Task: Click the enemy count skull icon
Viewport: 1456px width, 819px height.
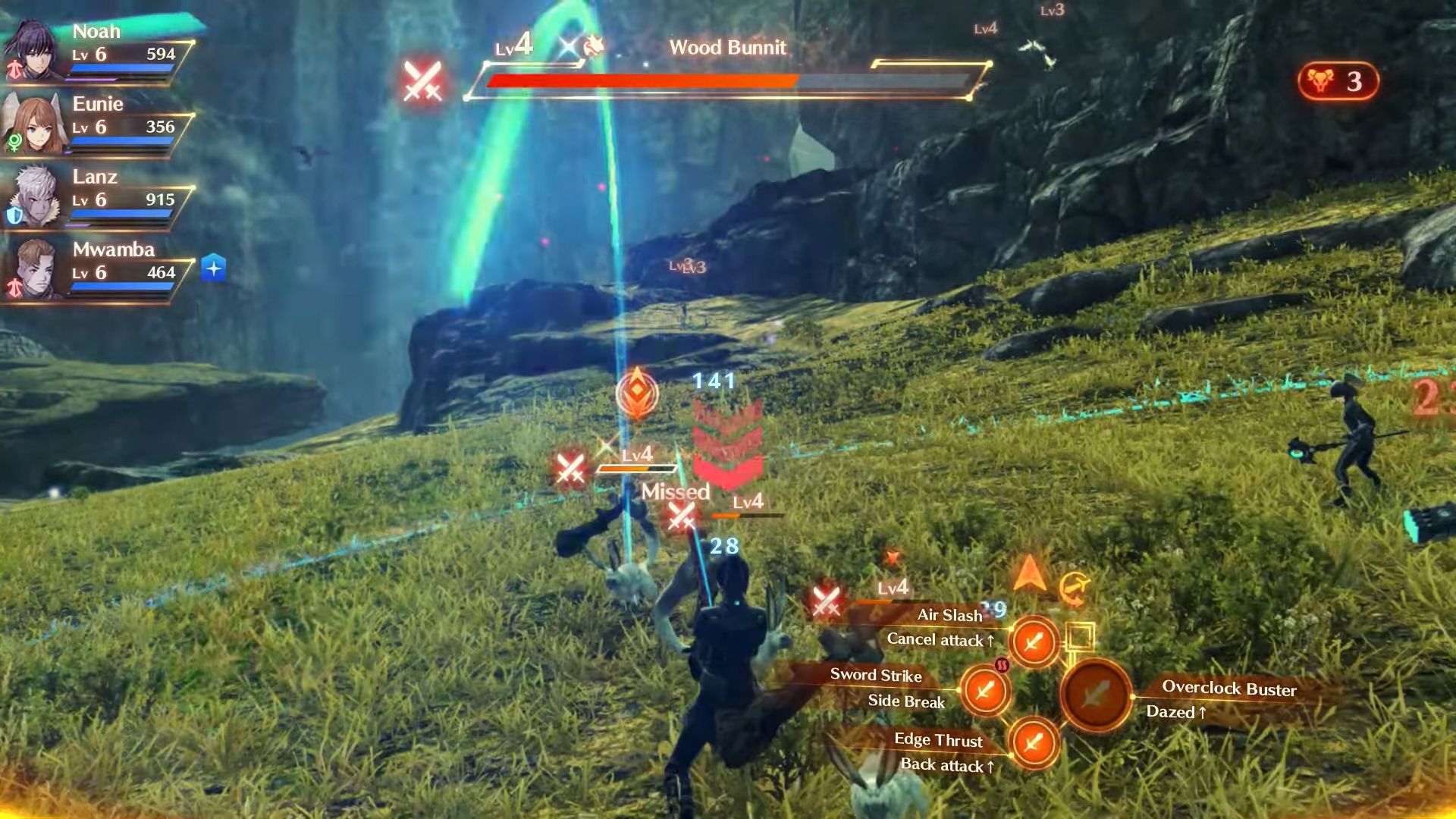Action: pyautogui.click(x=1320, y=80)
